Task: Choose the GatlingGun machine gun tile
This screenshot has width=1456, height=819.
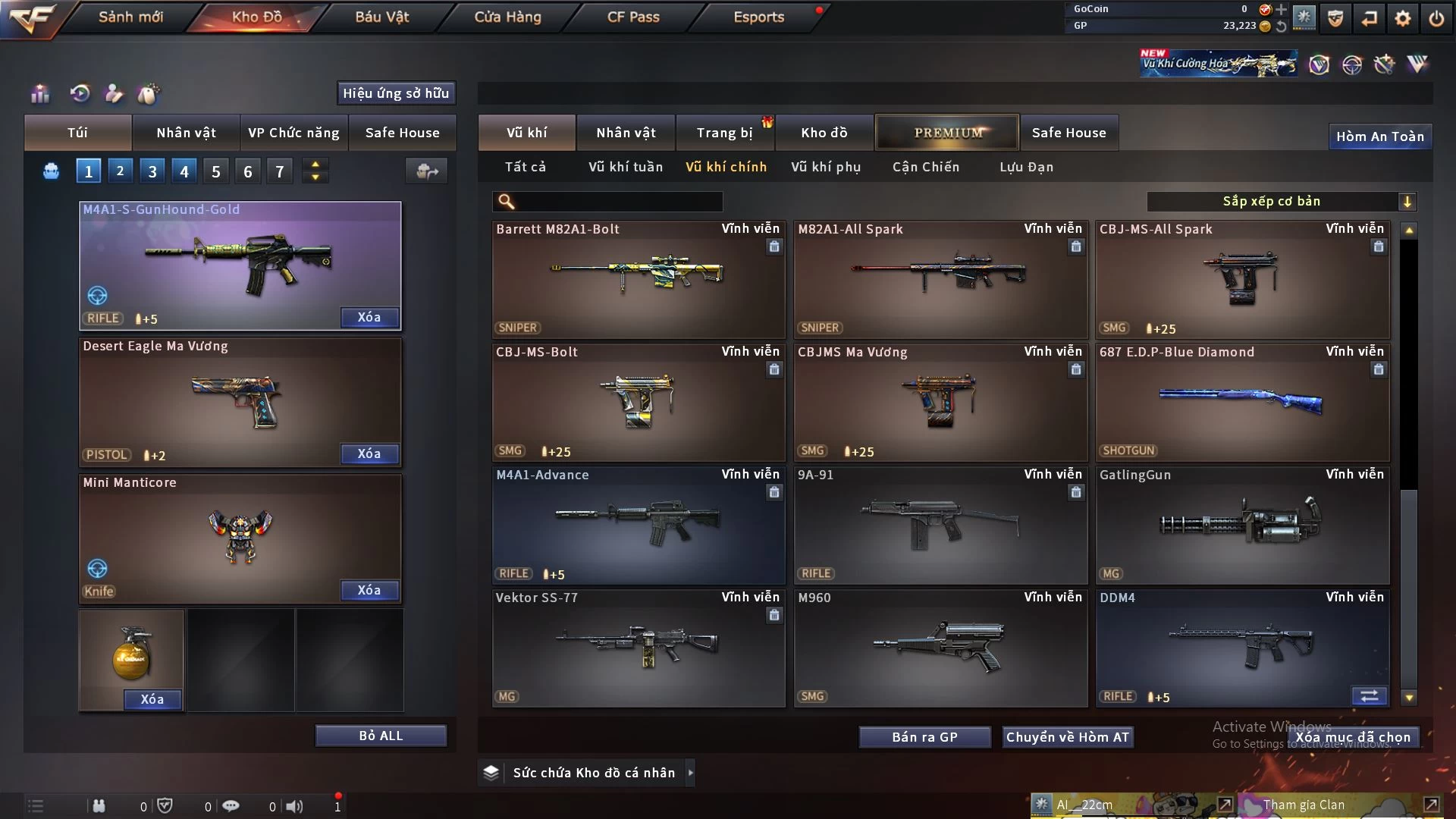Action: point(1241,525)
